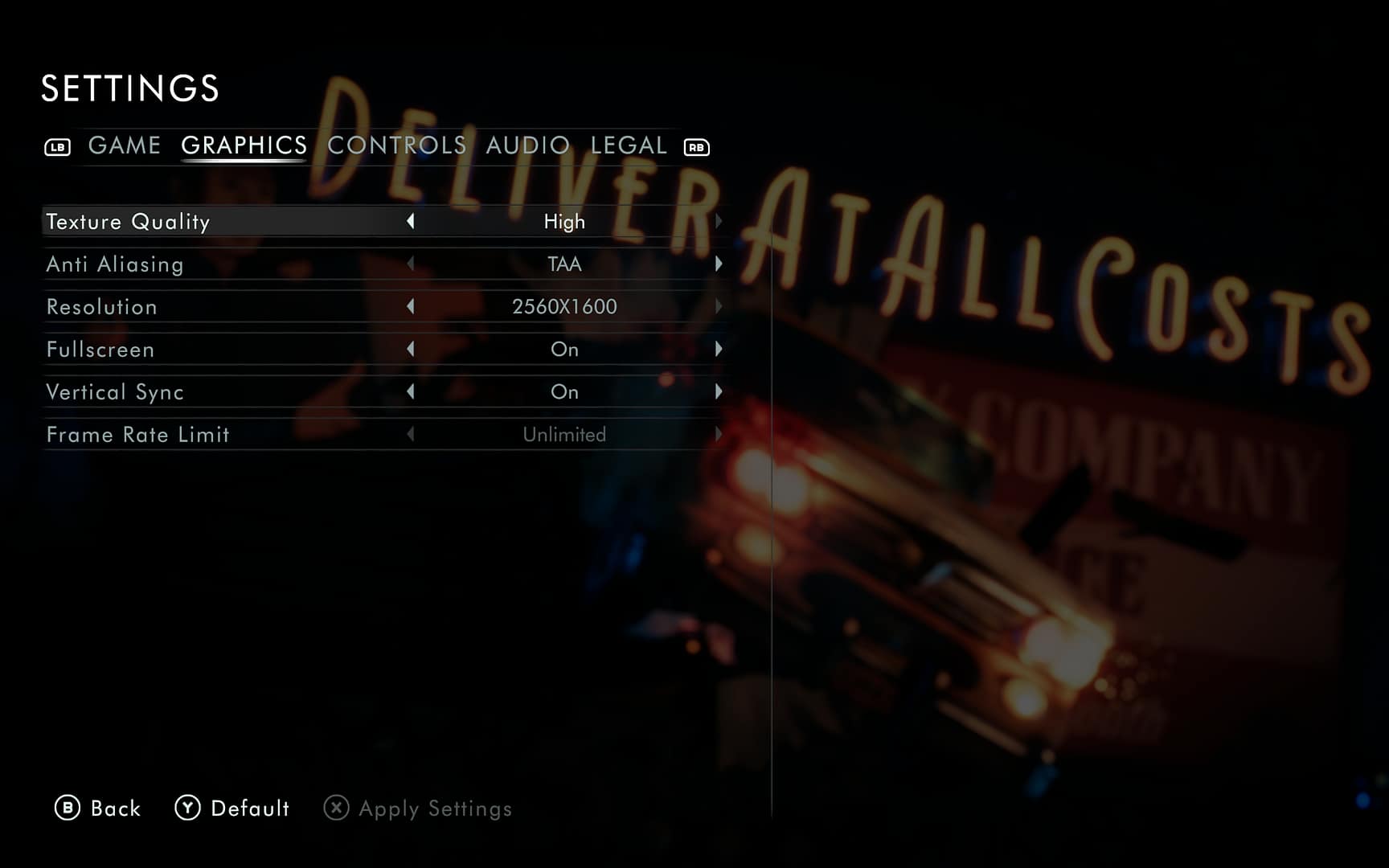Image resolution: width=1389 pixels, height=868 pixels.
Task: Show the Legal tab
Action: (x=629, y=145)
